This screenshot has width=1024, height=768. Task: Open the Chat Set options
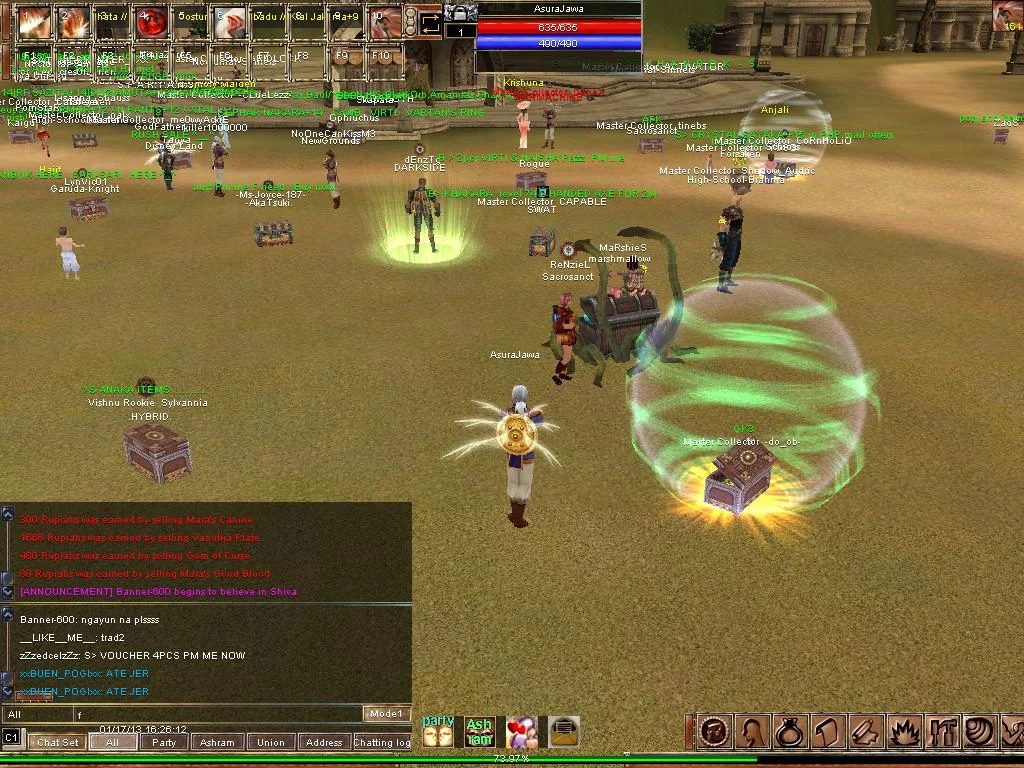click(x=57, y=742)
